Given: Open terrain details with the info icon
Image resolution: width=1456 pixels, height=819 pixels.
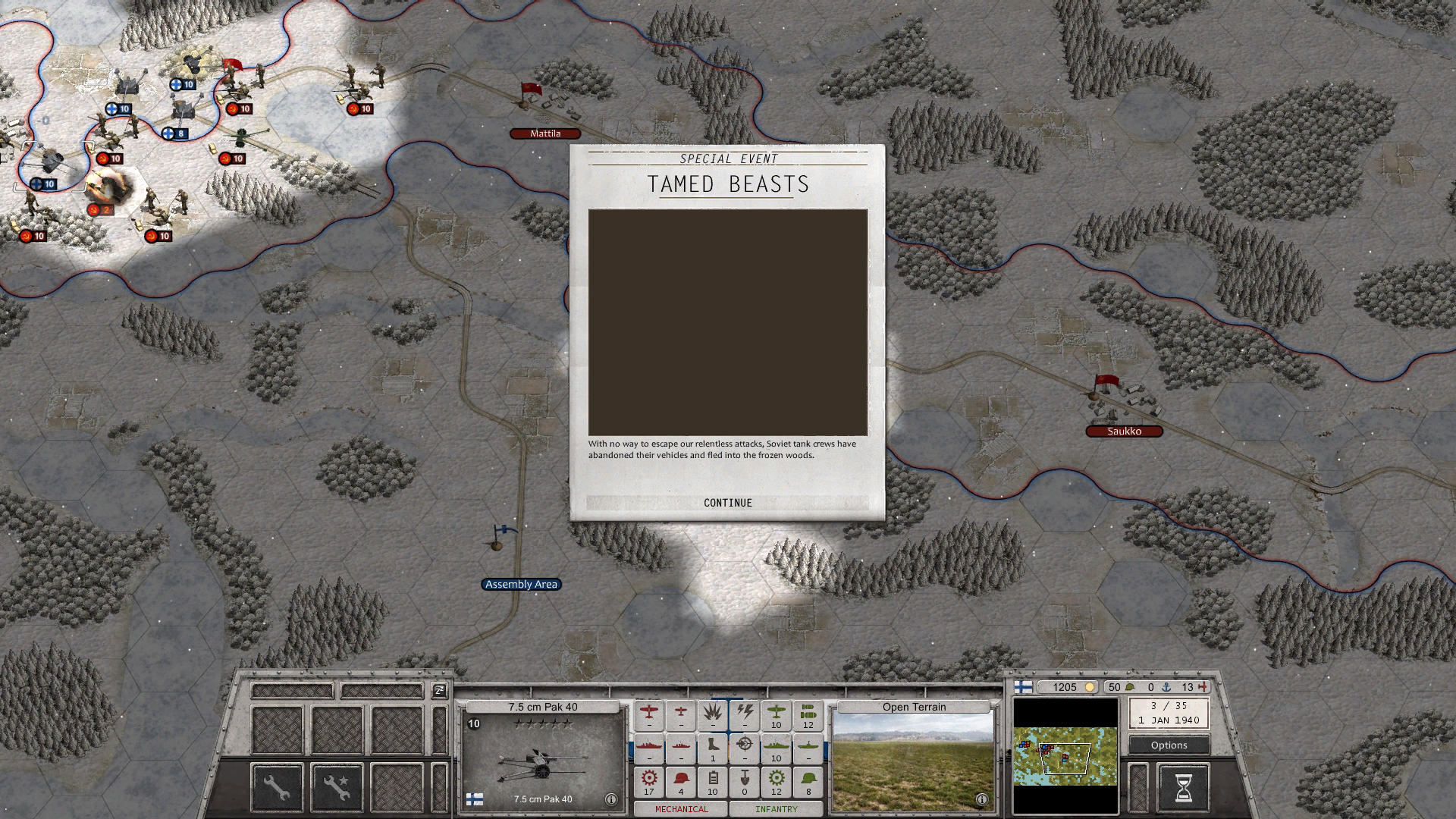Looking at the screenshot, I should (981, 799).
